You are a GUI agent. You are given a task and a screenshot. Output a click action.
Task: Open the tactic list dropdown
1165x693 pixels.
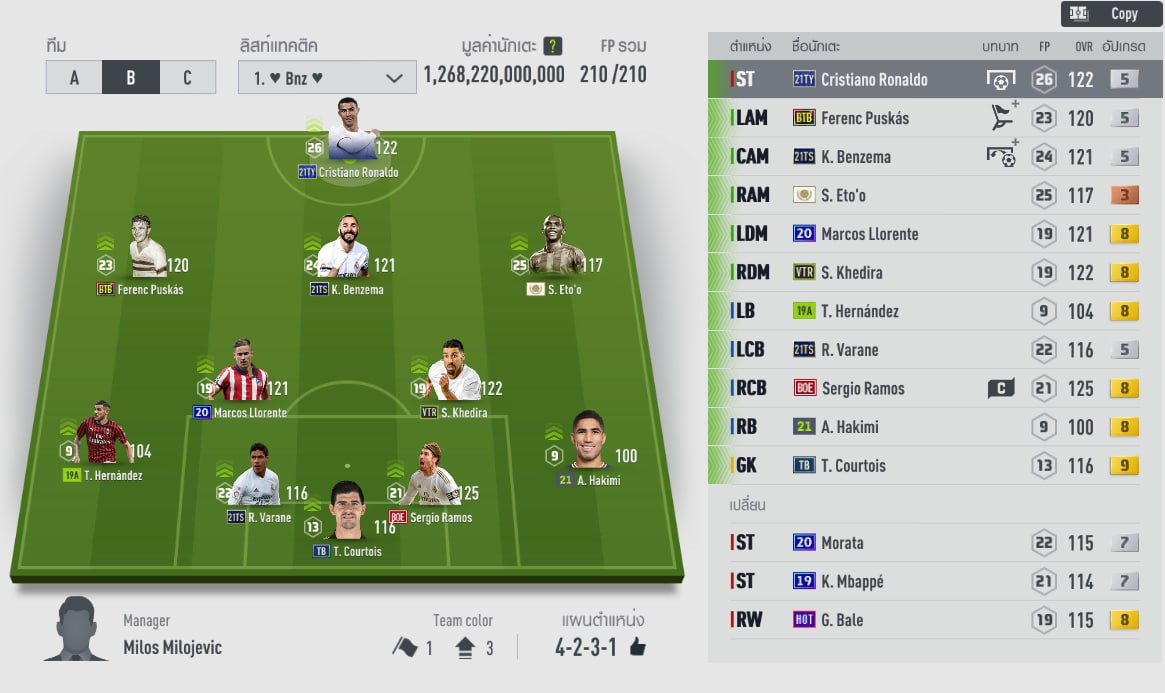coord(327,78)
